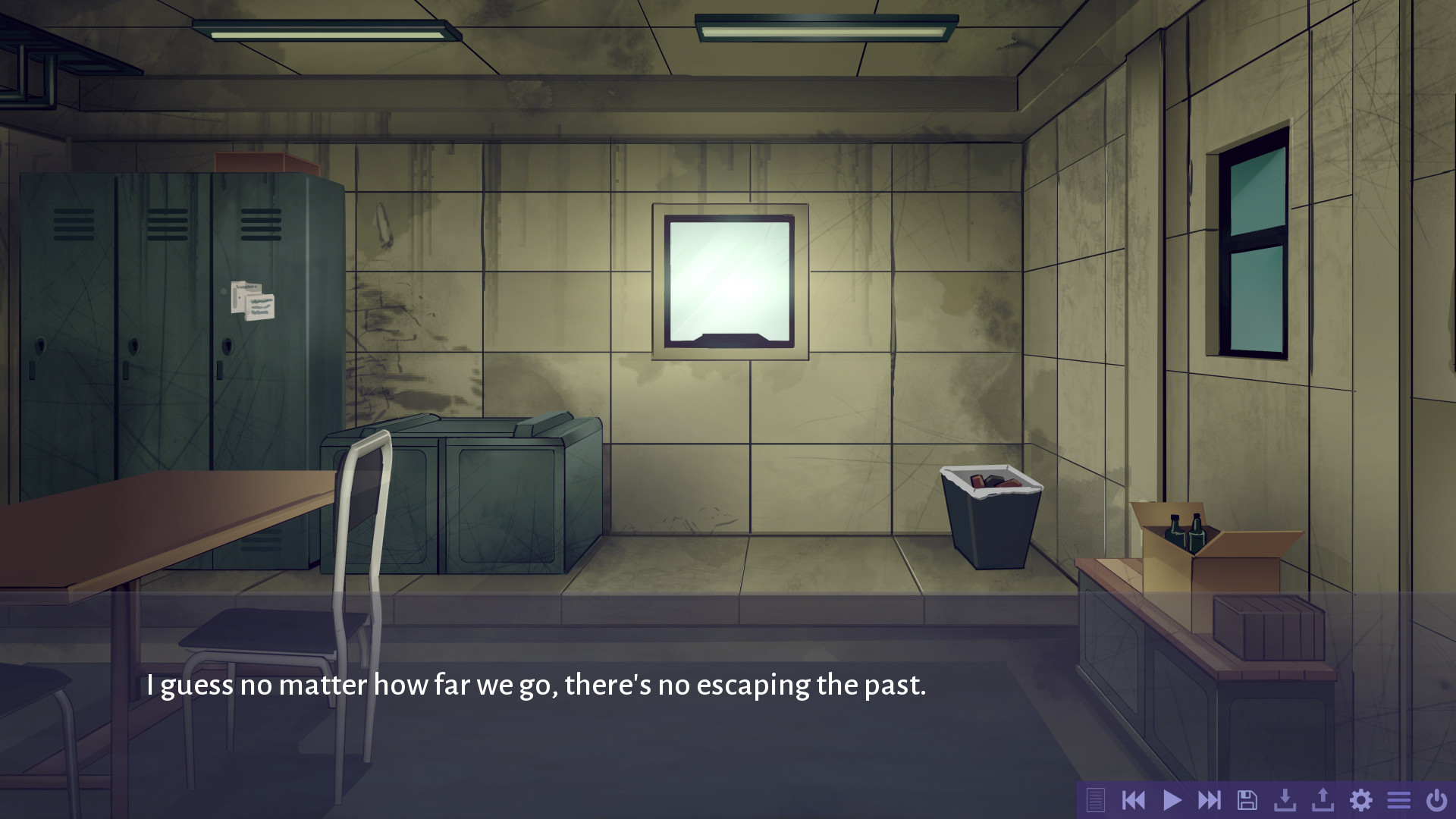The height and width of the screenshot is (819, 1456).
Task: Open the hamburger game menu
Action: (1399, 799)
